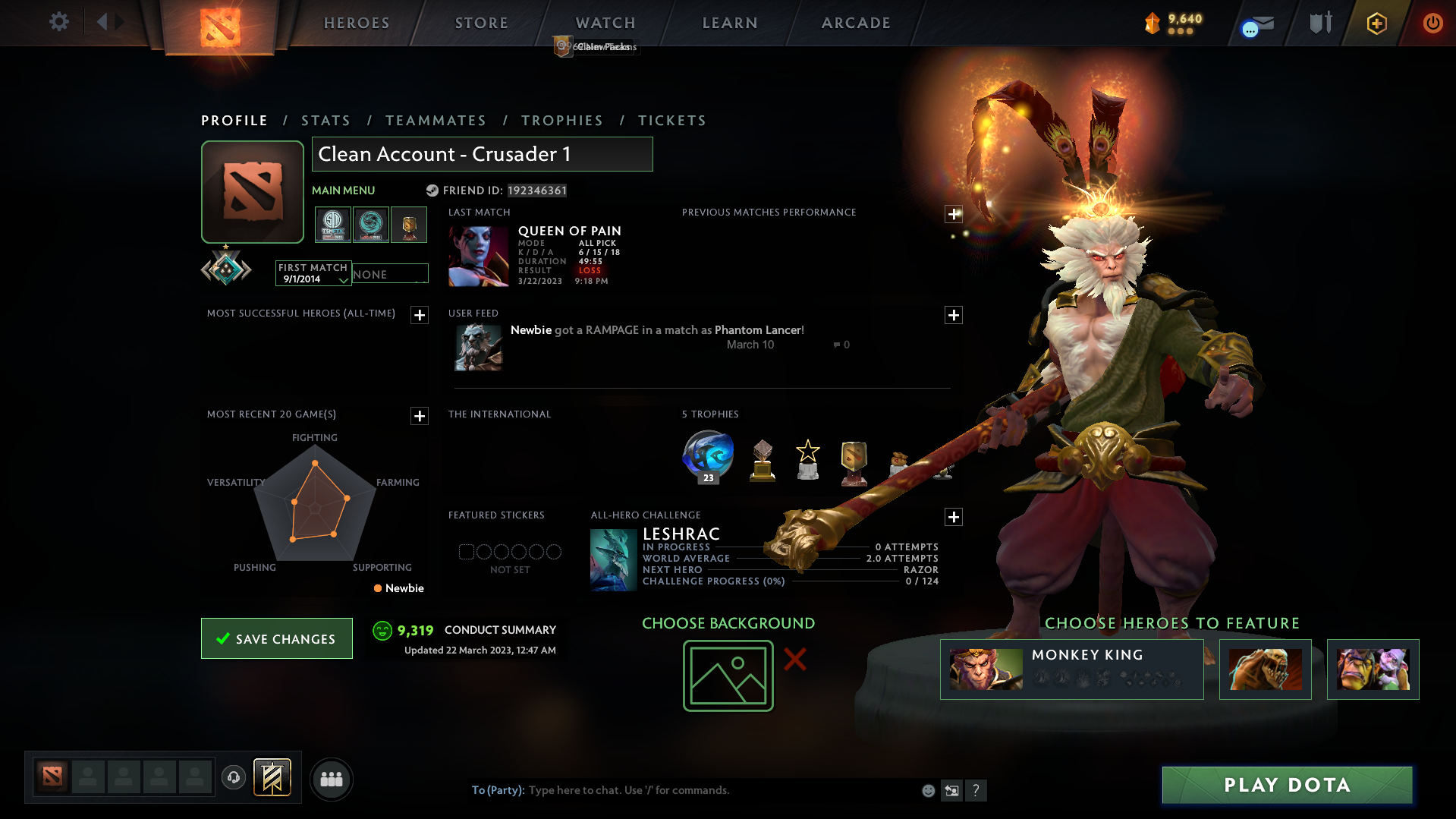The height and width of the screenshot is (819, 1456).
Task: Click the back navigation arrow
Action: (x=102, y=22)
